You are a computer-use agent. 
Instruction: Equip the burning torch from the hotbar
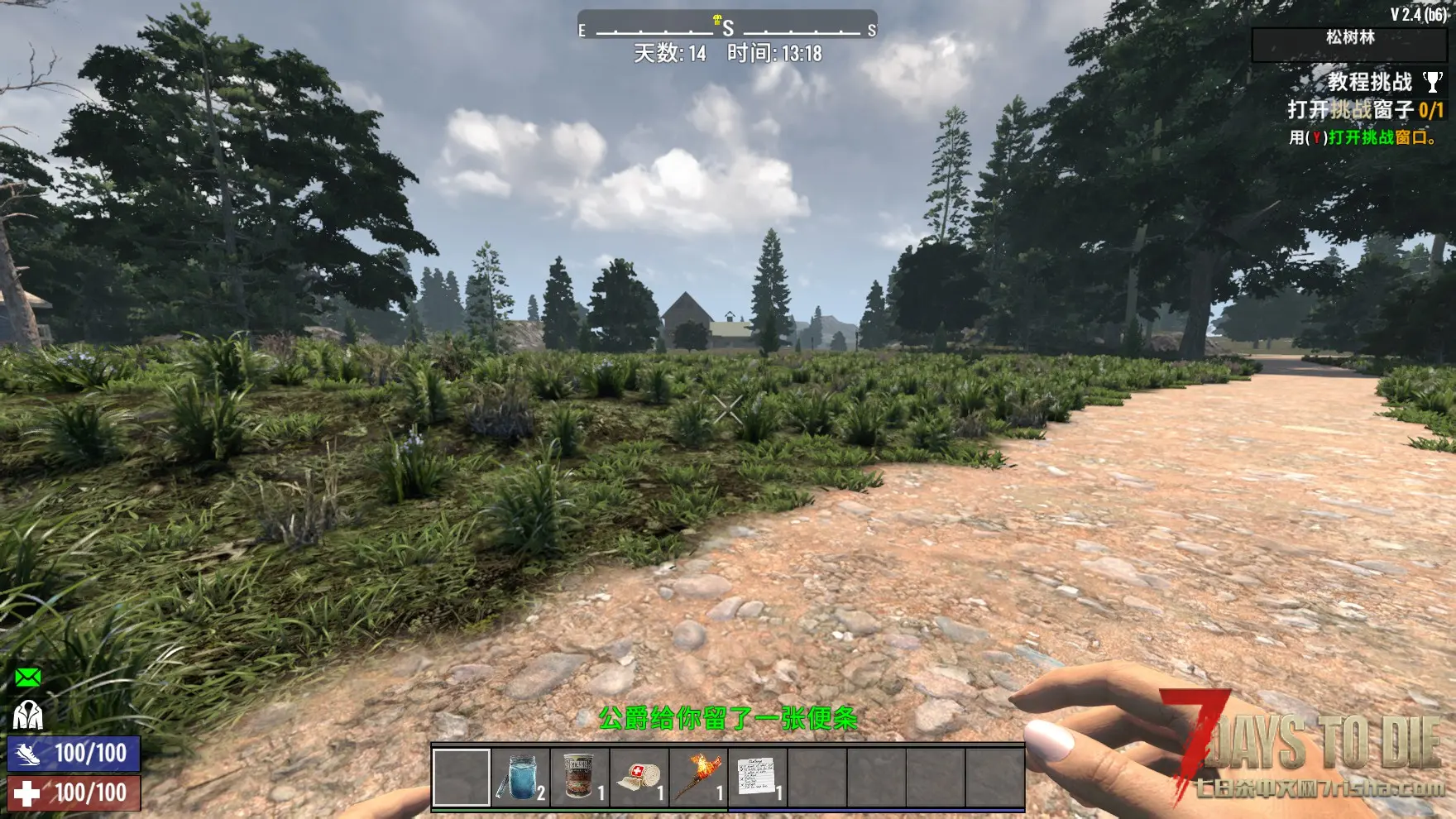click(699, 778)
